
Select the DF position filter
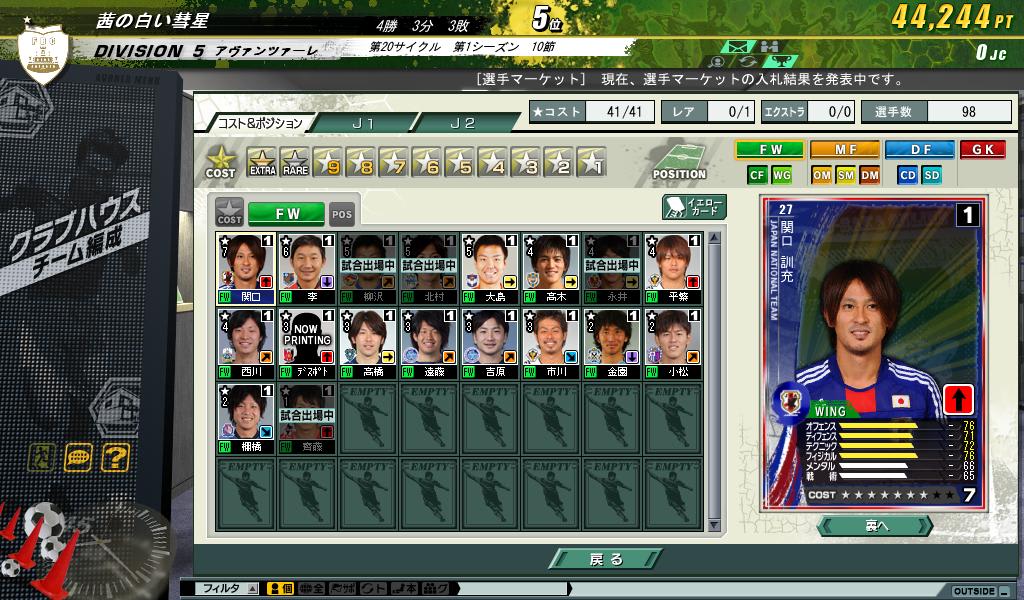[x=919, y=150]
